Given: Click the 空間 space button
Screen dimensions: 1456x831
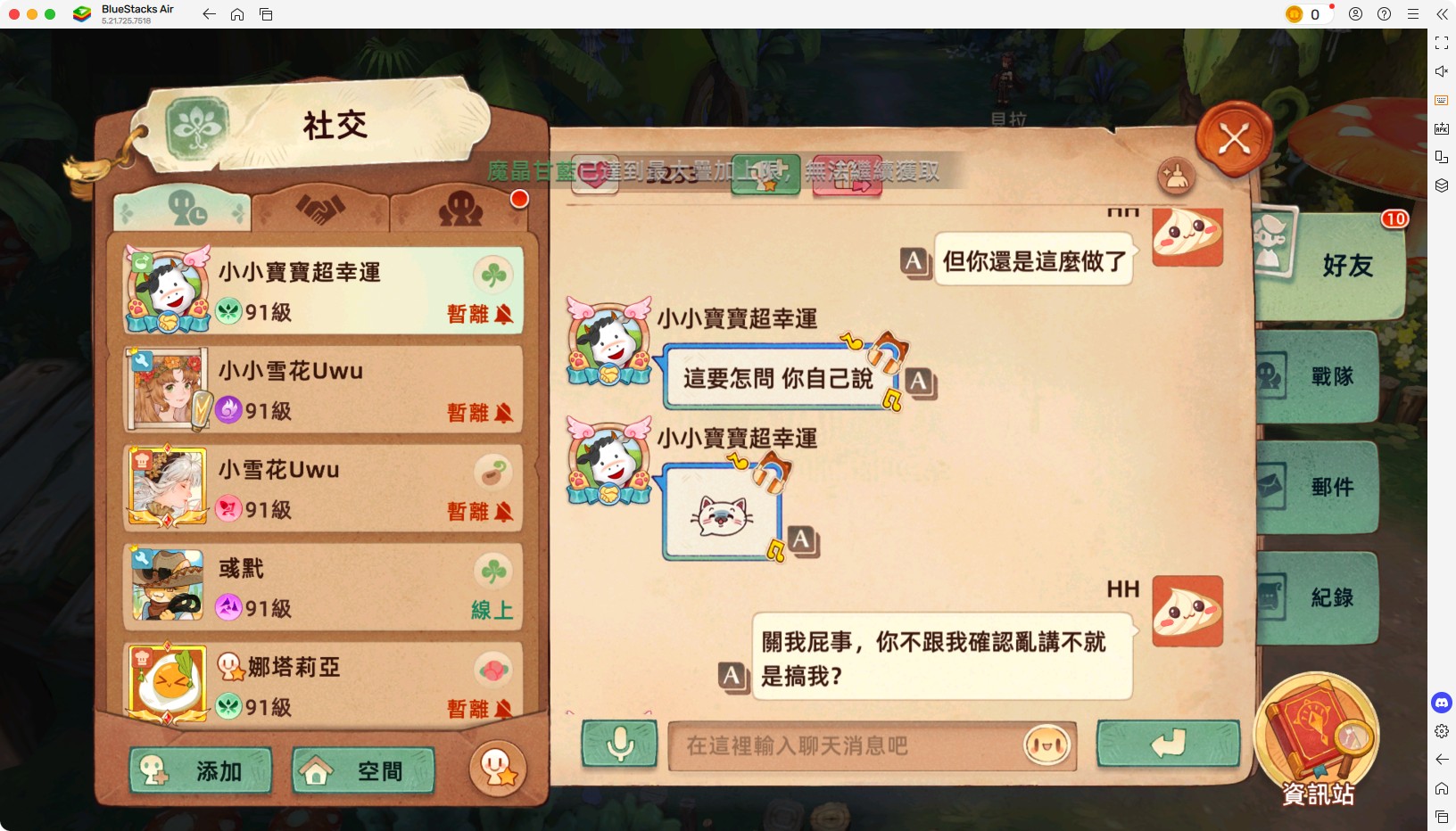Looking at the screenshot, I should click(x=360, y=769).
